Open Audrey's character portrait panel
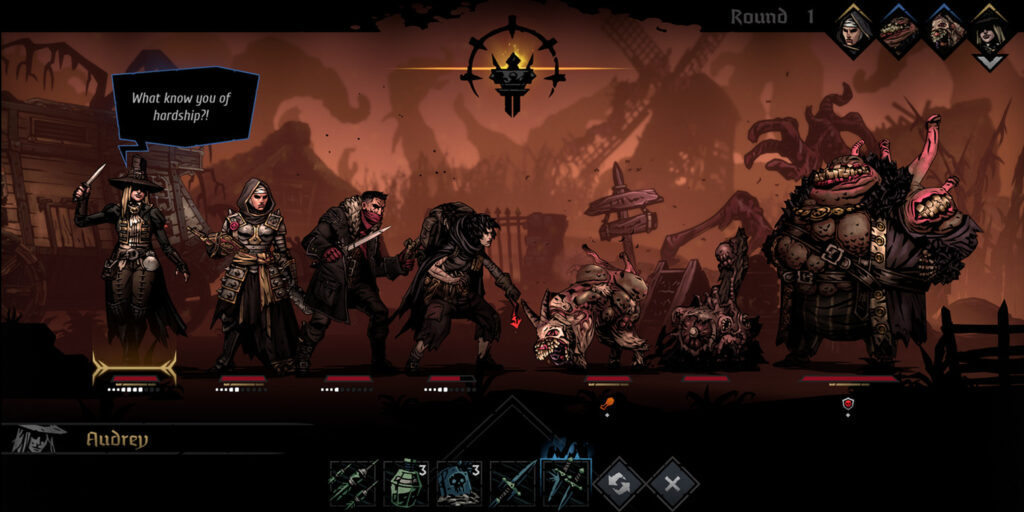This screenshot has width=1024, height=512. pos(38,437)
